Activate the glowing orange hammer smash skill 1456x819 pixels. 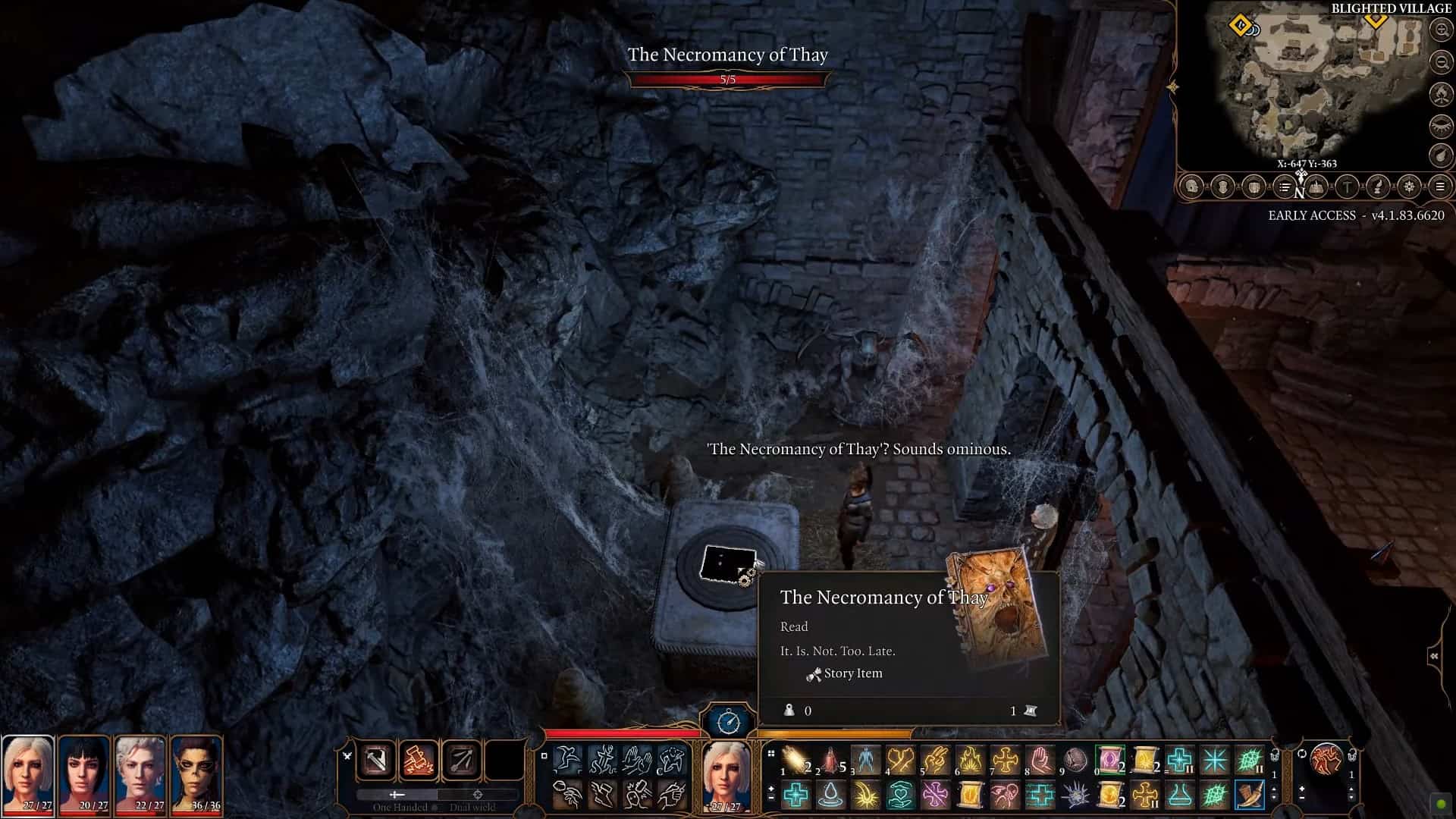coord(419,760)
